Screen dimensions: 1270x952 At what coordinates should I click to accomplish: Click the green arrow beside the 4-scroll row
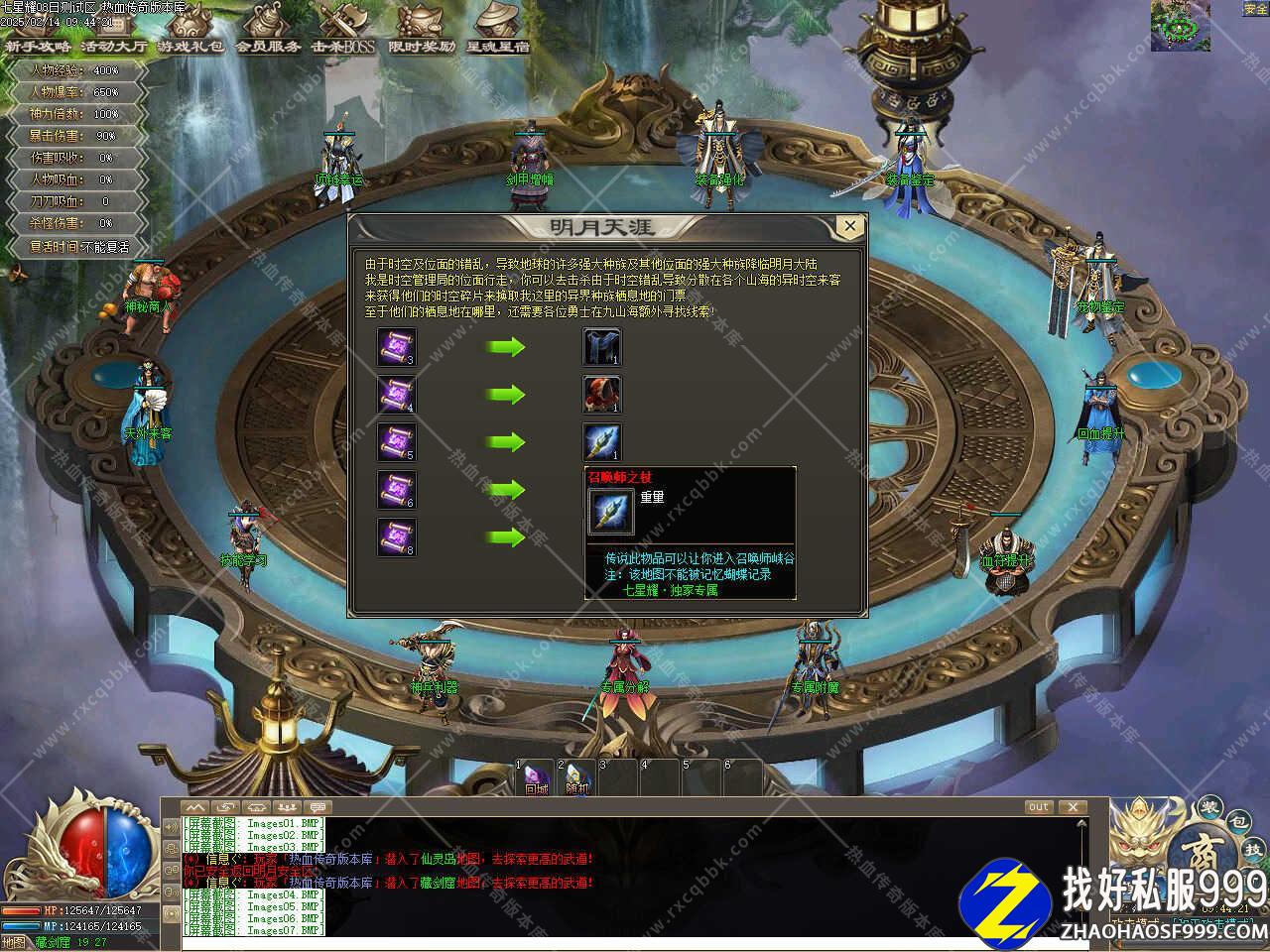click(x=506, y=395)
